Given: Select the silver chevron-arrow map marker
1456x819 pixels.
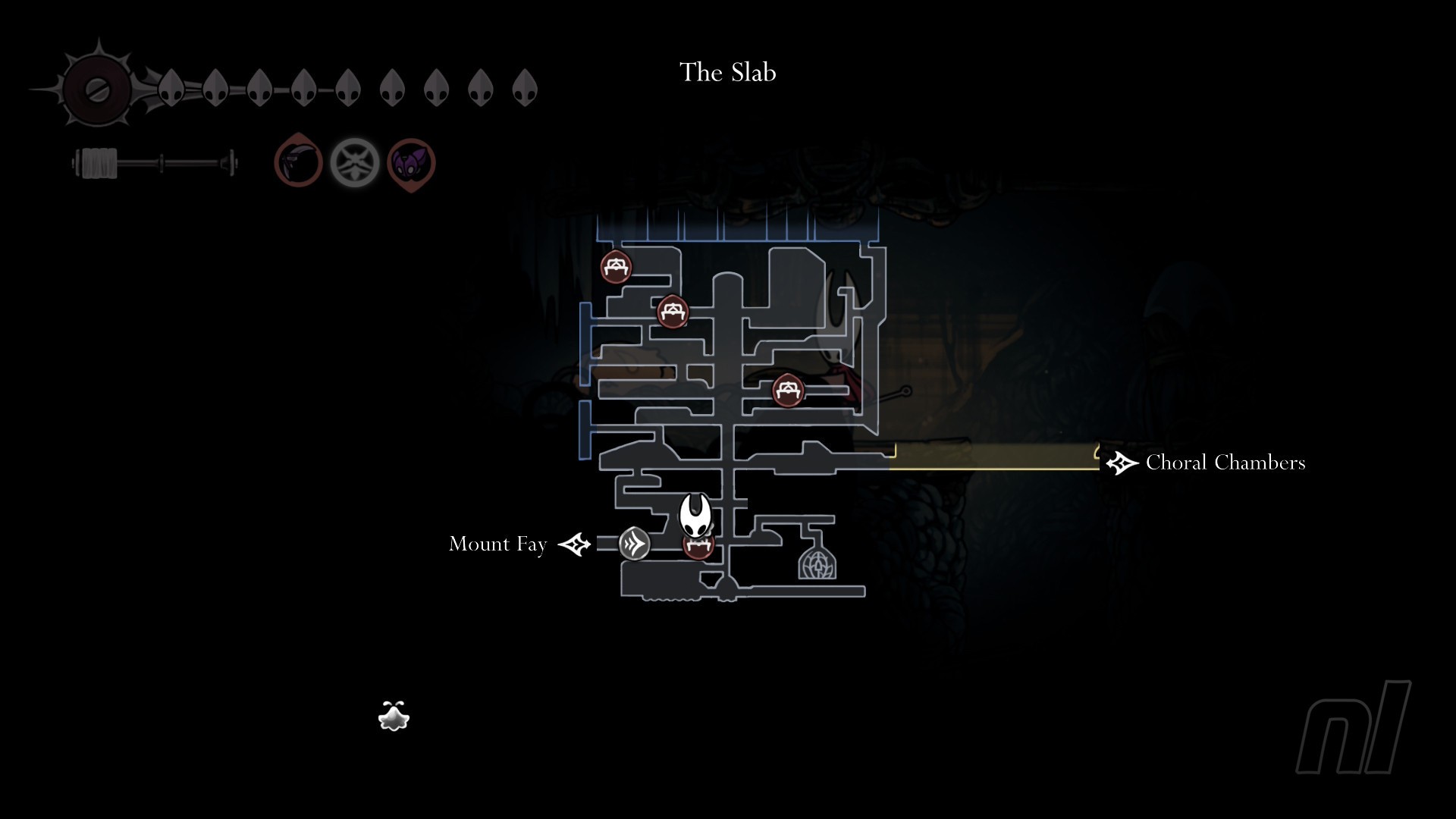Looking at the screenshot, I should coord(634,544).
